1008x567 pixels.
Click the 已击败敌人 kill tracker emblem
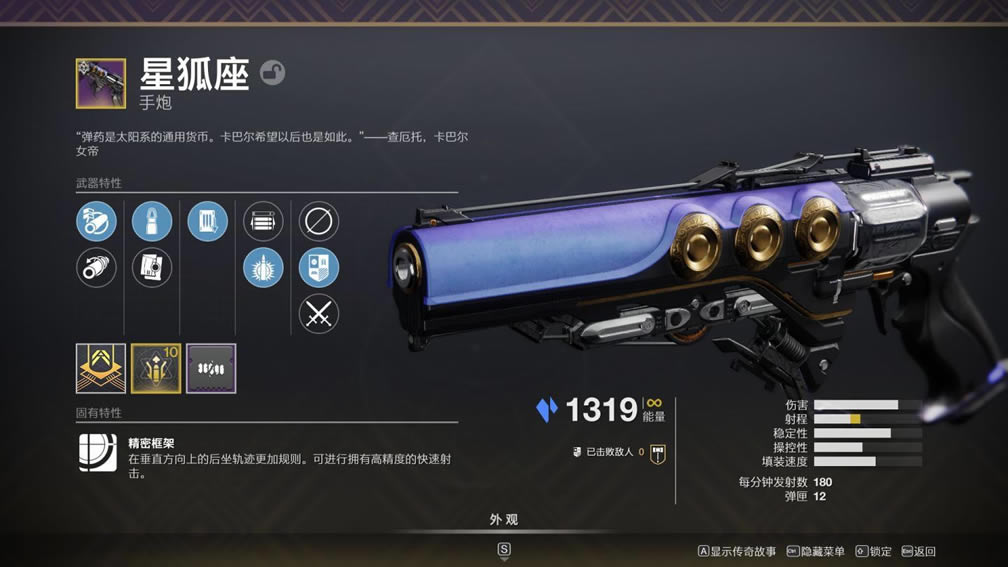pyautogui.click(x=657, y=453)
